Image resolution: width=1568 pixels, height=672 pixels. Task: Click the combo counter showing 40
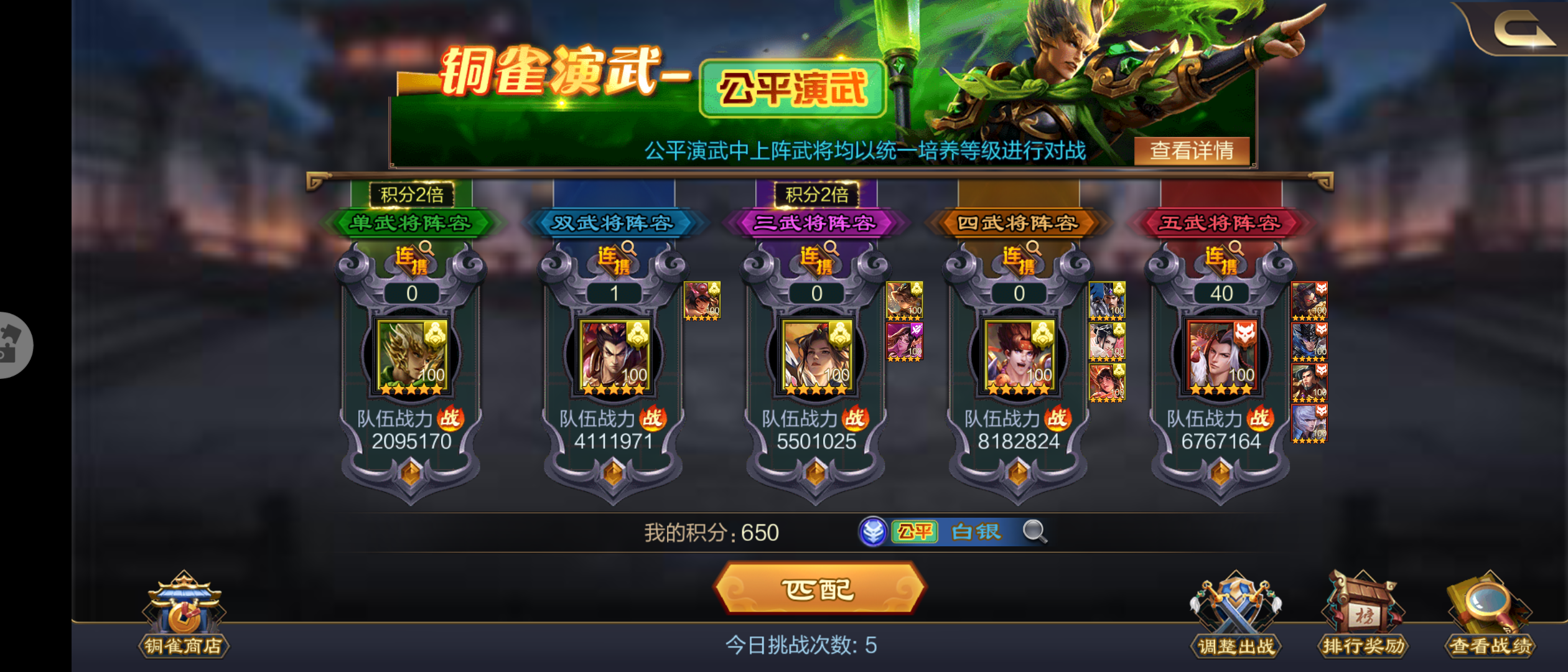(1221, 293)
